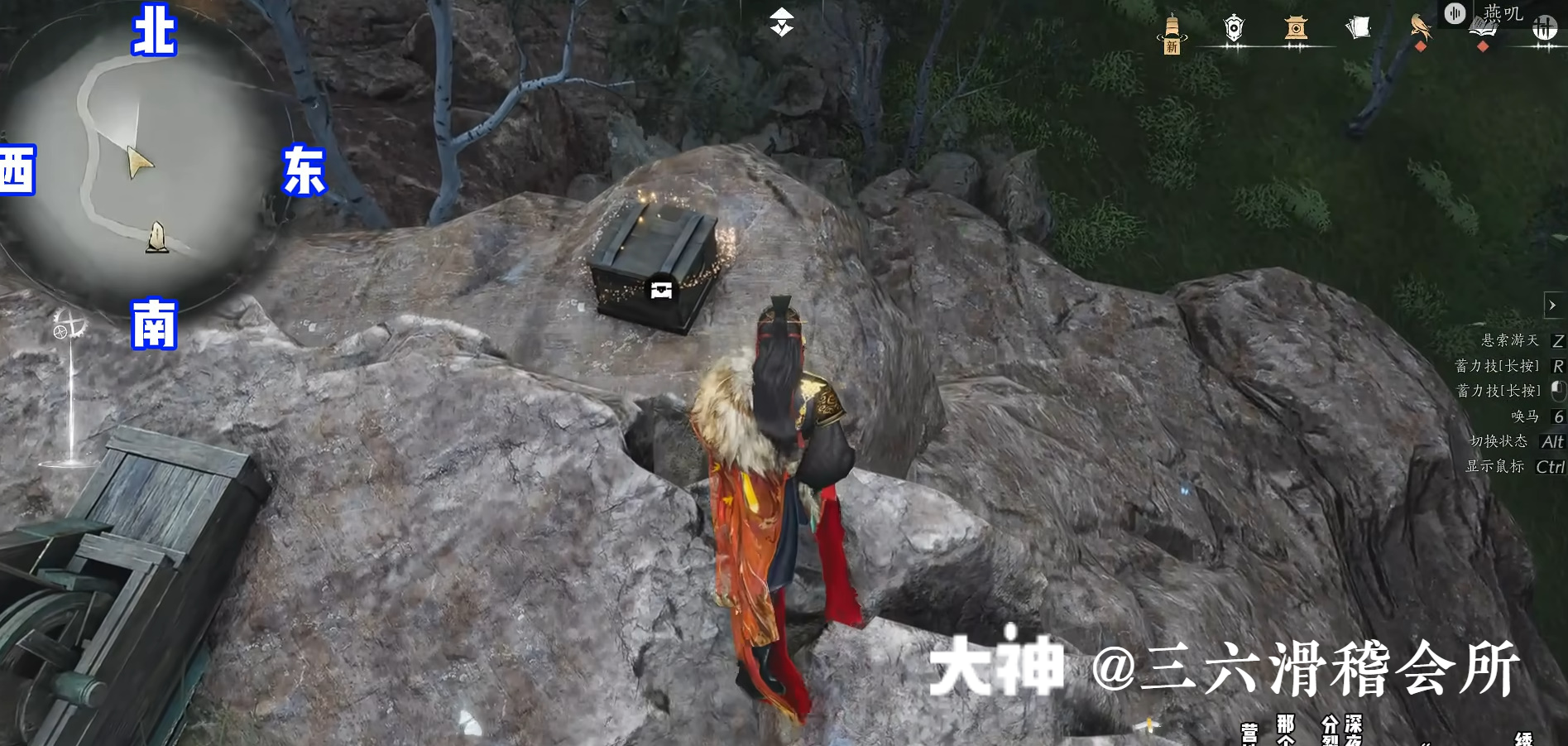This screenshot has height=746, width=1568.
Task: Click the waveform progress line under the shrine icon
Action: (x=1295, y=46)
